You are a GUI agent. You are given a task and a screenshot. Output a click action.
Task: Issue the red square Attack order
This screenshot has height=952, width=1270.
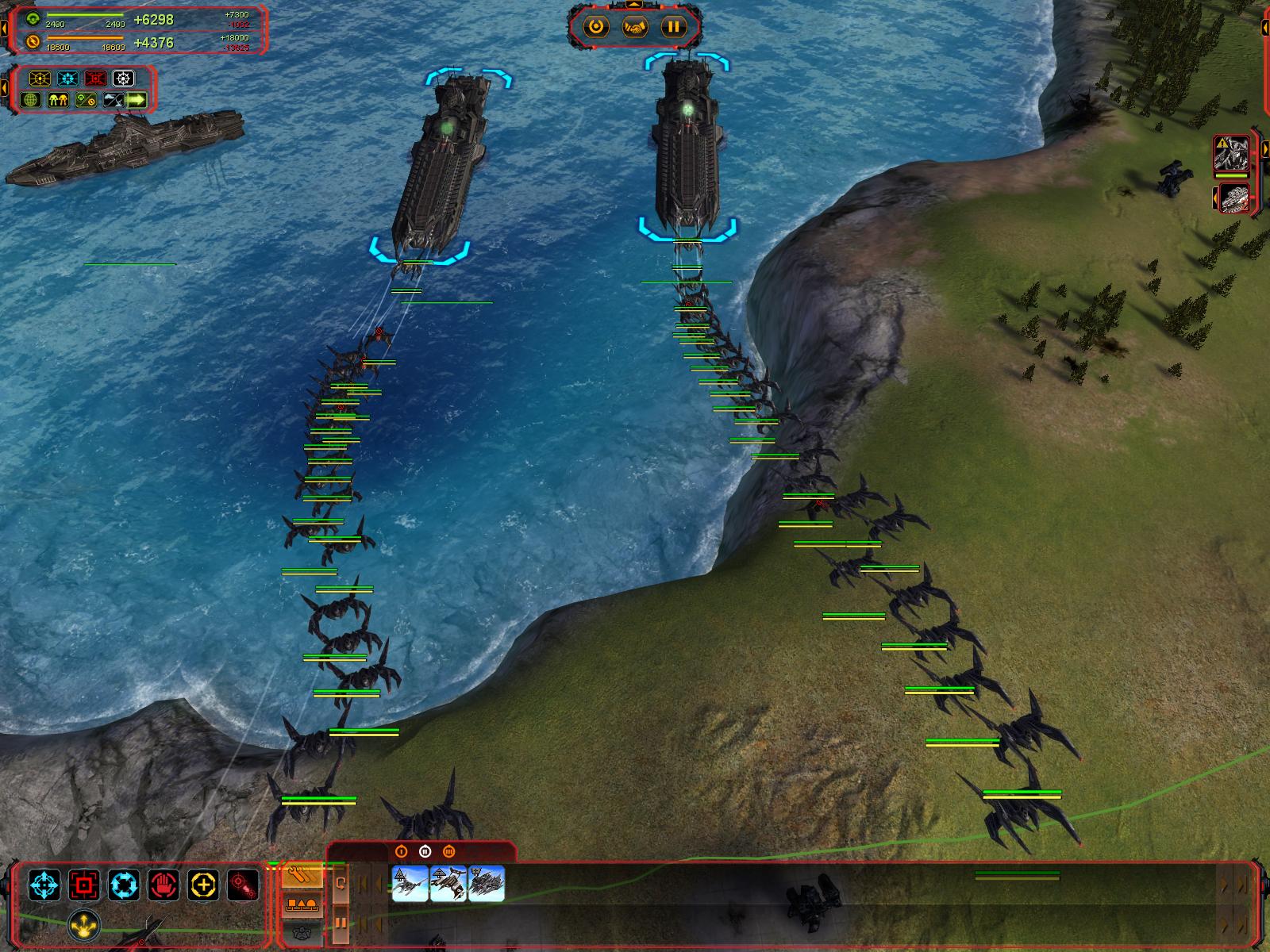pyautogui.click(x=83, y=884)
